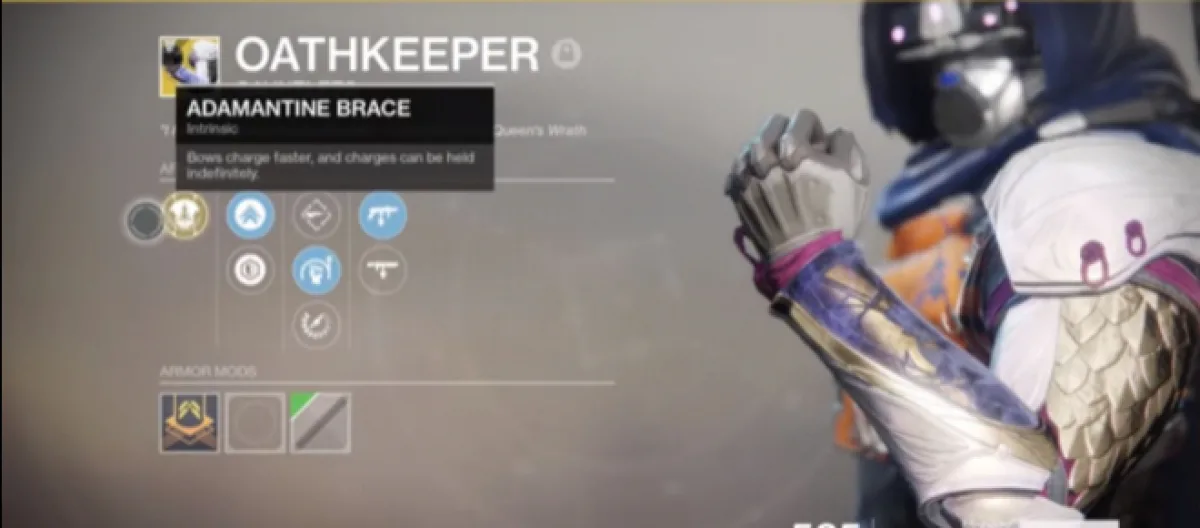This screenshot has width=1200, height=528.
Task: Click the Oathkeeper item thumbnail
Action: pos(189,67)
